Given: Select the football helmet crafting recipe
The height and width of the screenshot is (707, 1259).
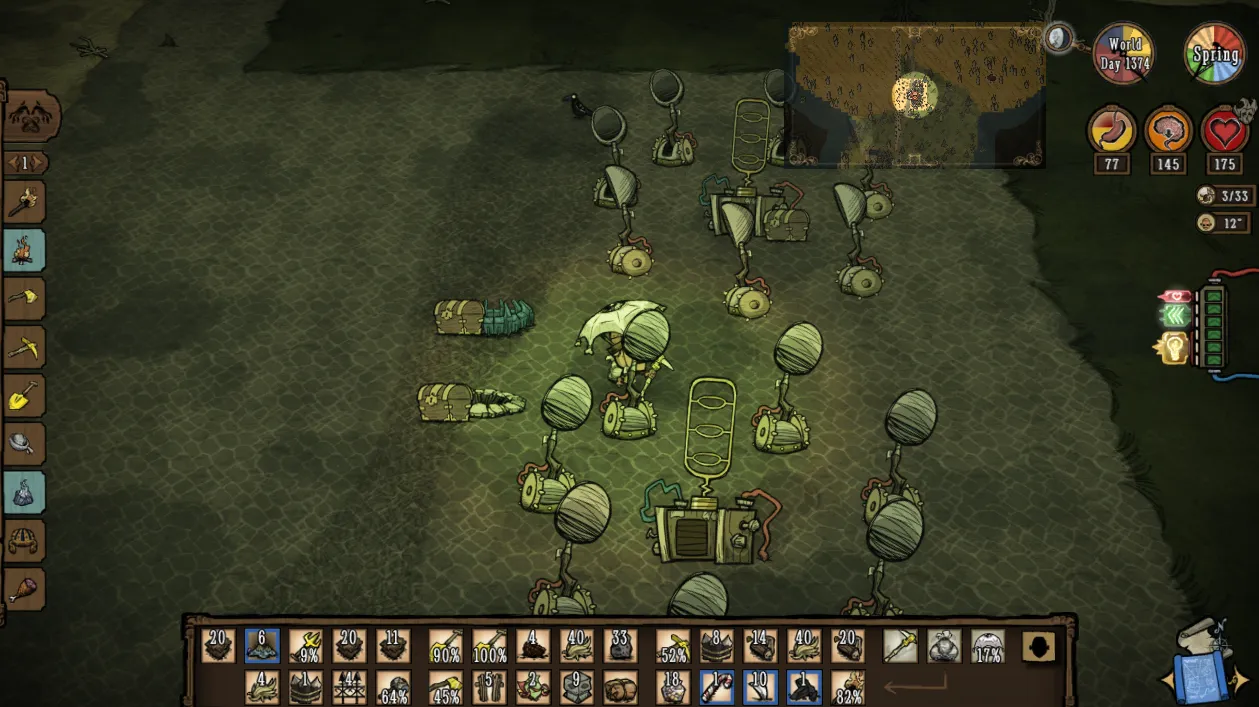Looking at the screenshot, I should [x=24, y=541].
